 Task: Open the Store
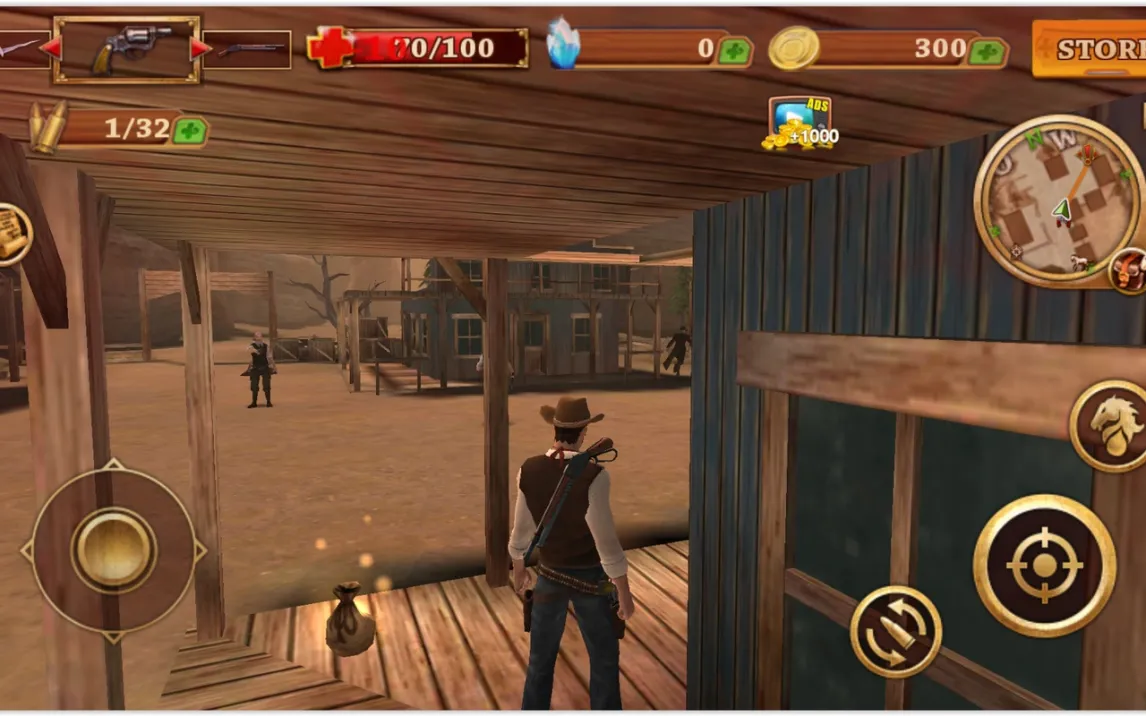(x=1090, y=49)
